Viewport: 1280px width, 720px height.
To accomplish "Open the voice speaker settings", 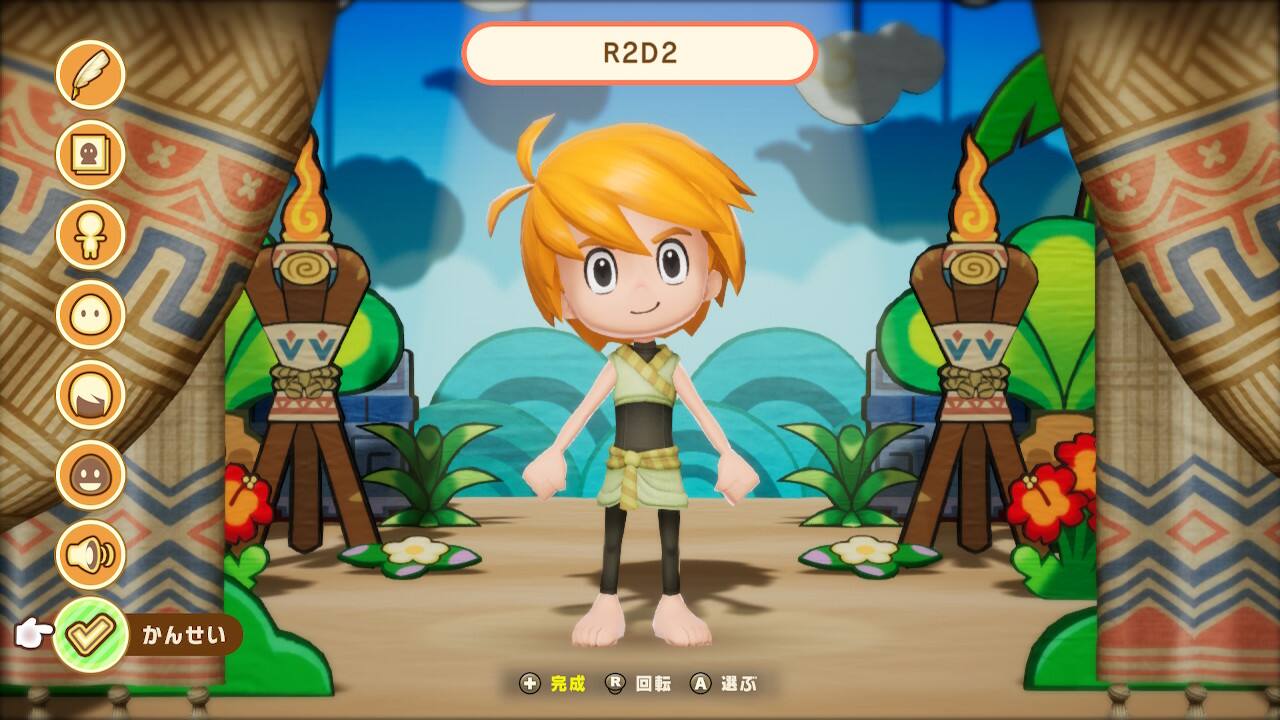I will tap(90, 554).
